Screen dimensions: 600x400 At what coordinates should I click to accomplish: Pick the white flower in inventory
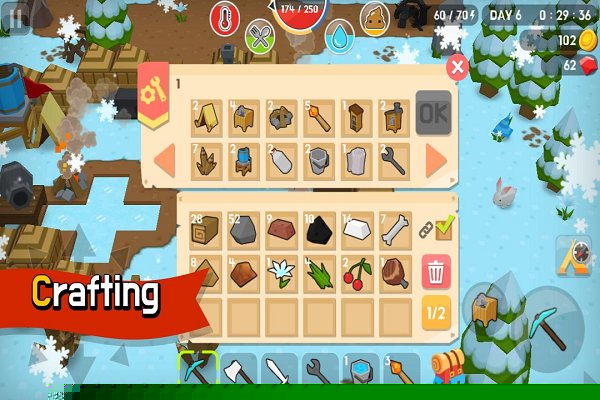[x=282, y=274]
